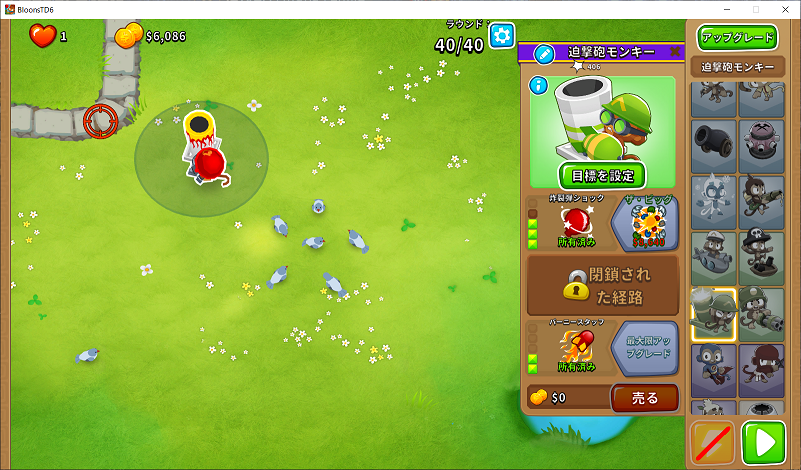Sell the mortar monkey with 売る
The width and height of the screenshot is (801, 470).
coord(645,397)
